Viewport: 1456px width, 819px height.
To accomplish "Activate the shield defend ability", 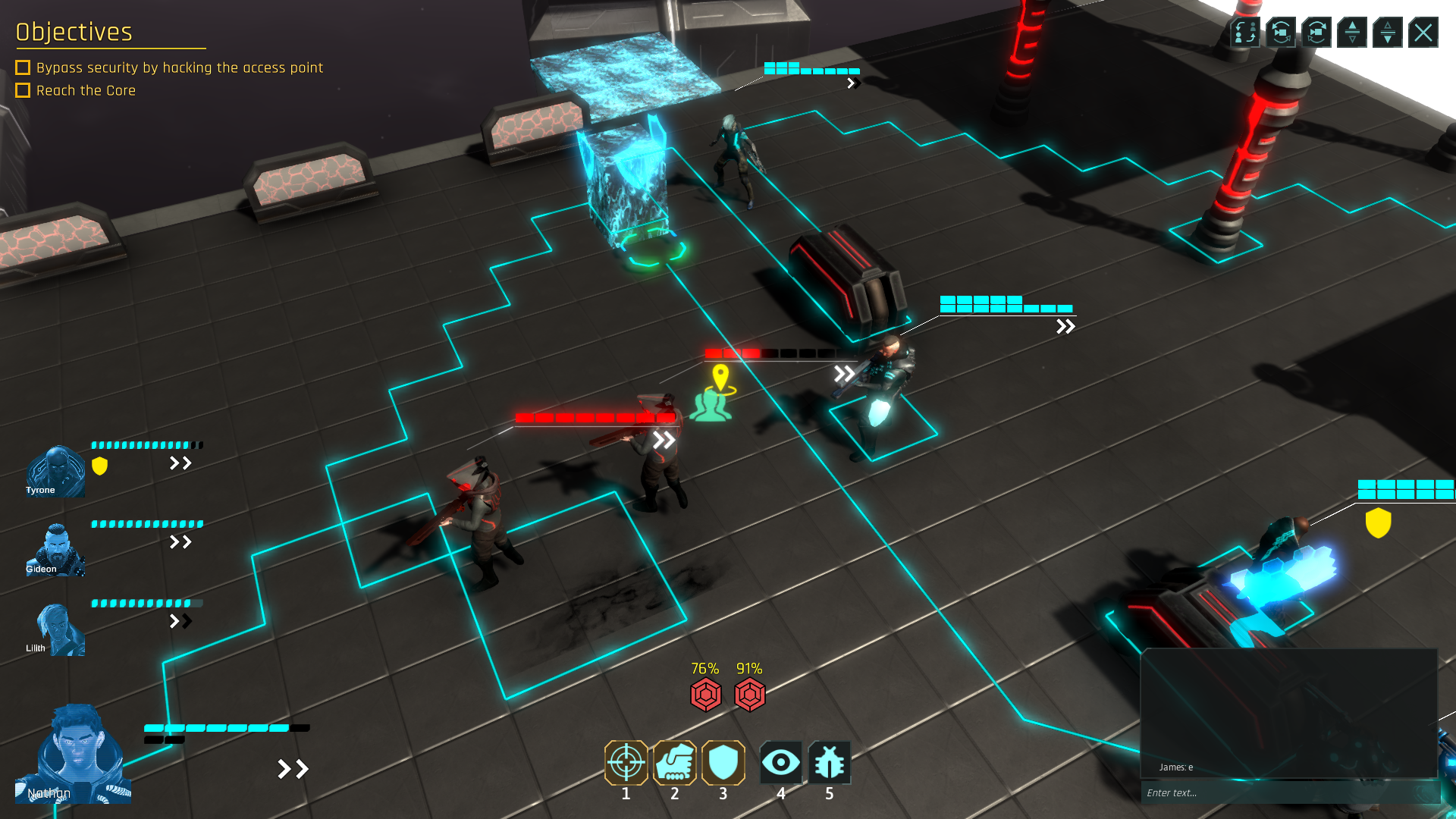I will coord(723,763).
